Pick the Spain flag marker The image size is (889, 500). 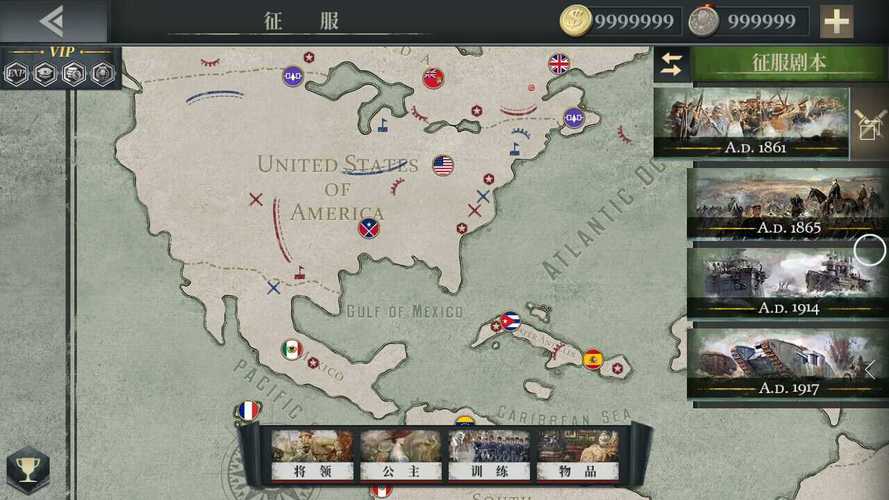coord(593,359)
